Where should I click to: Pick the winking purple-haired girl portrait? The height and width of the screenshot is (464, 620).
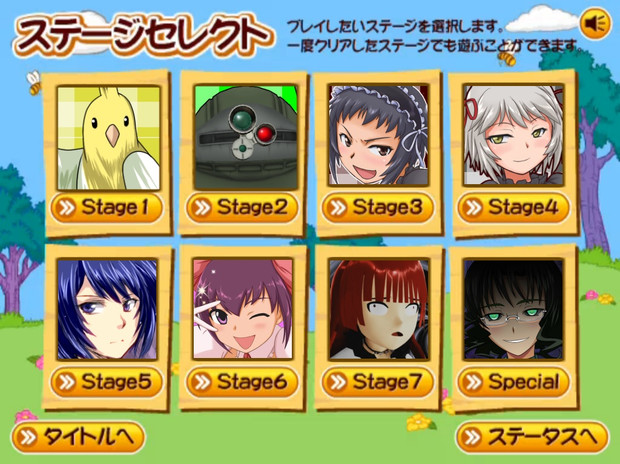click(241, 309)
